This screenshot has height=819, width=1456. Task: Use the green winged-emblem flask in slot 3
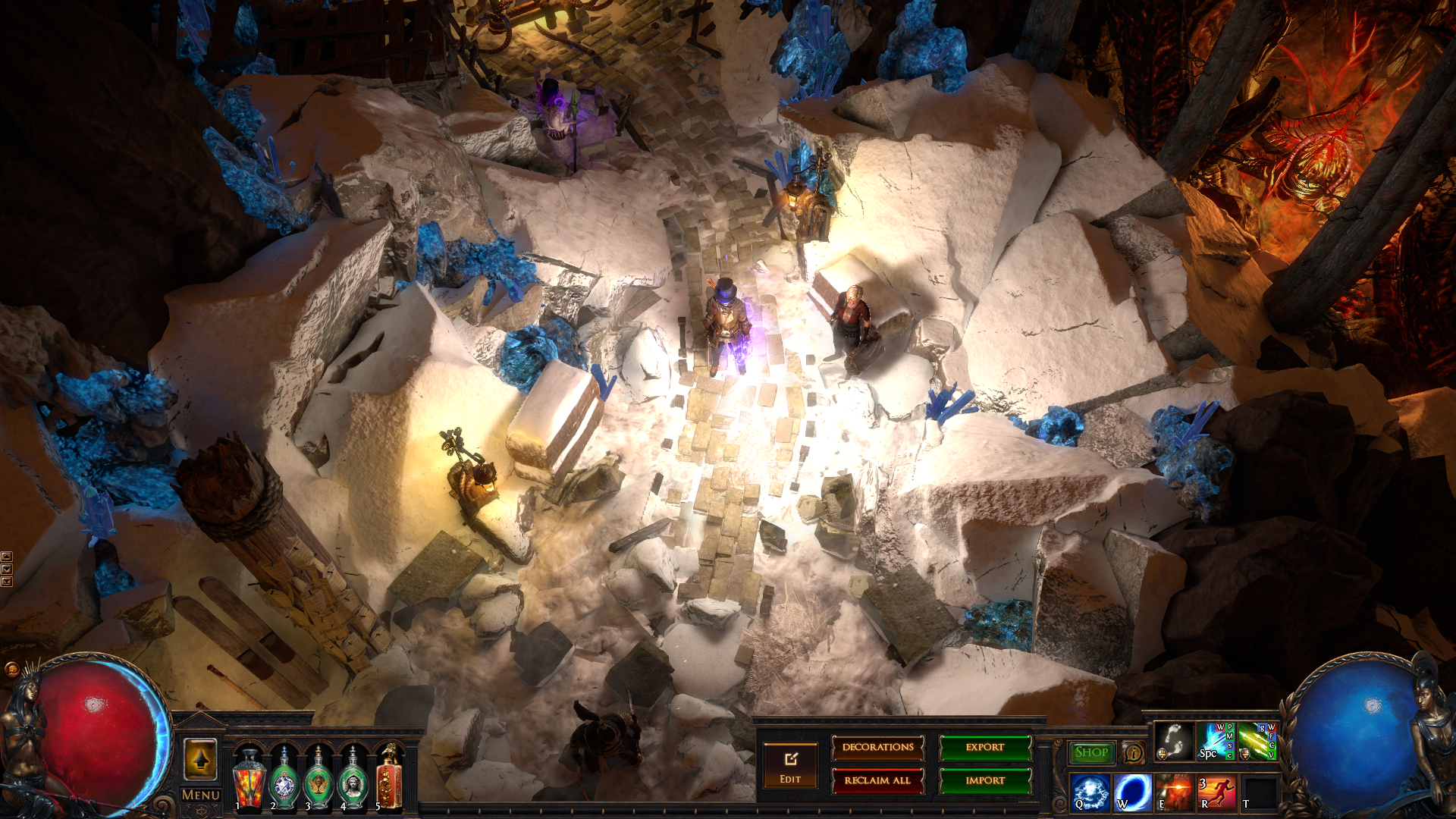(318, 779)
